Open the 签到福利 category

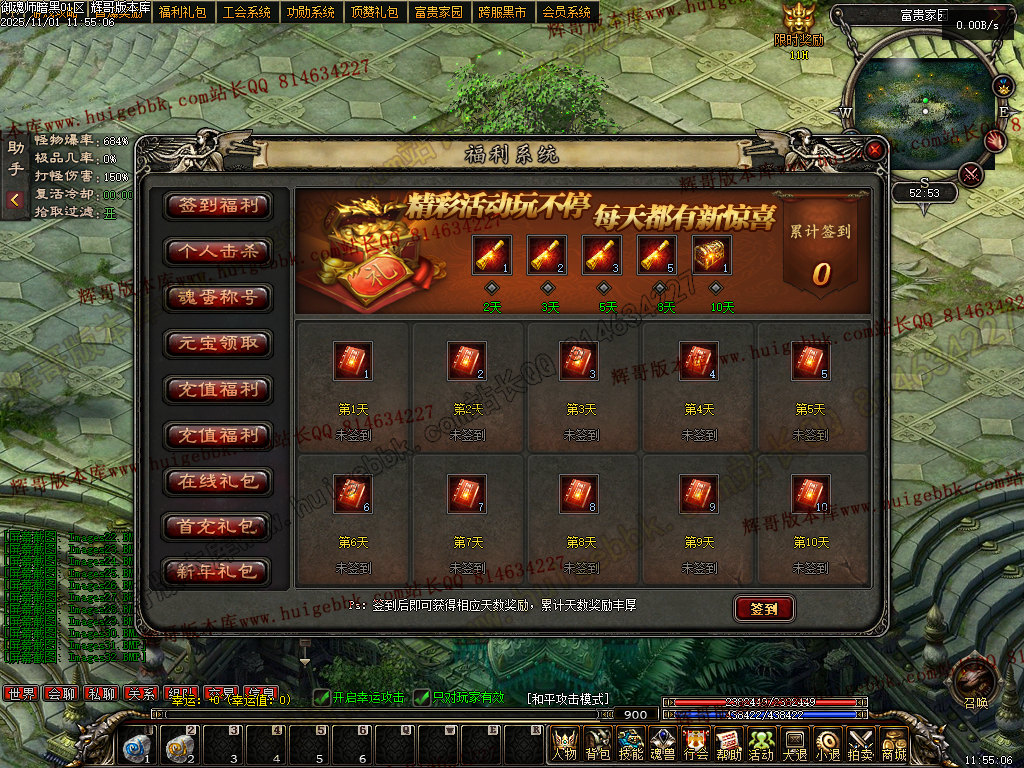[x=218, y=206]
